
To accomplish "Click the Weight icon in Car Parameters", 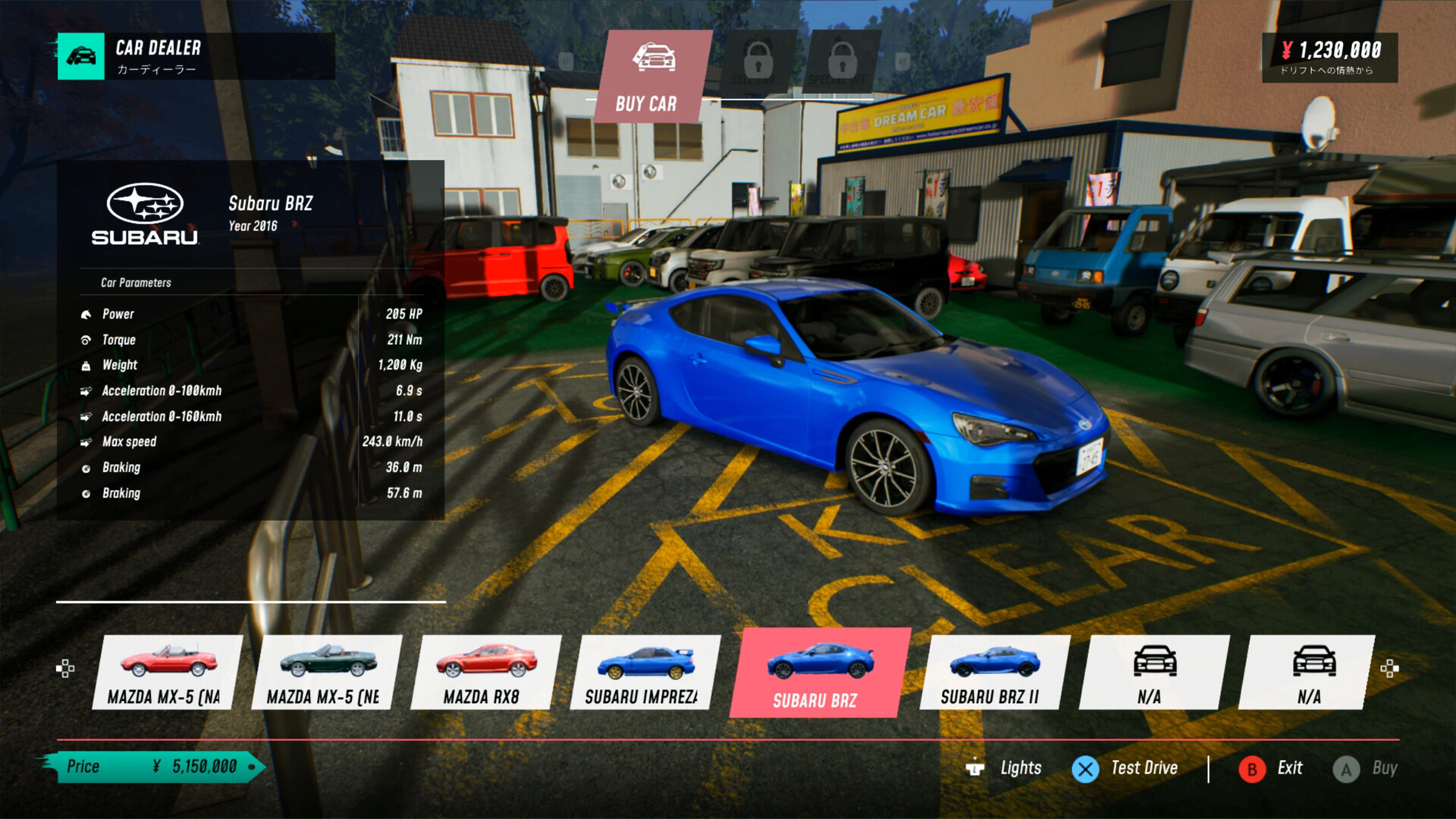I will coord(87,365).
